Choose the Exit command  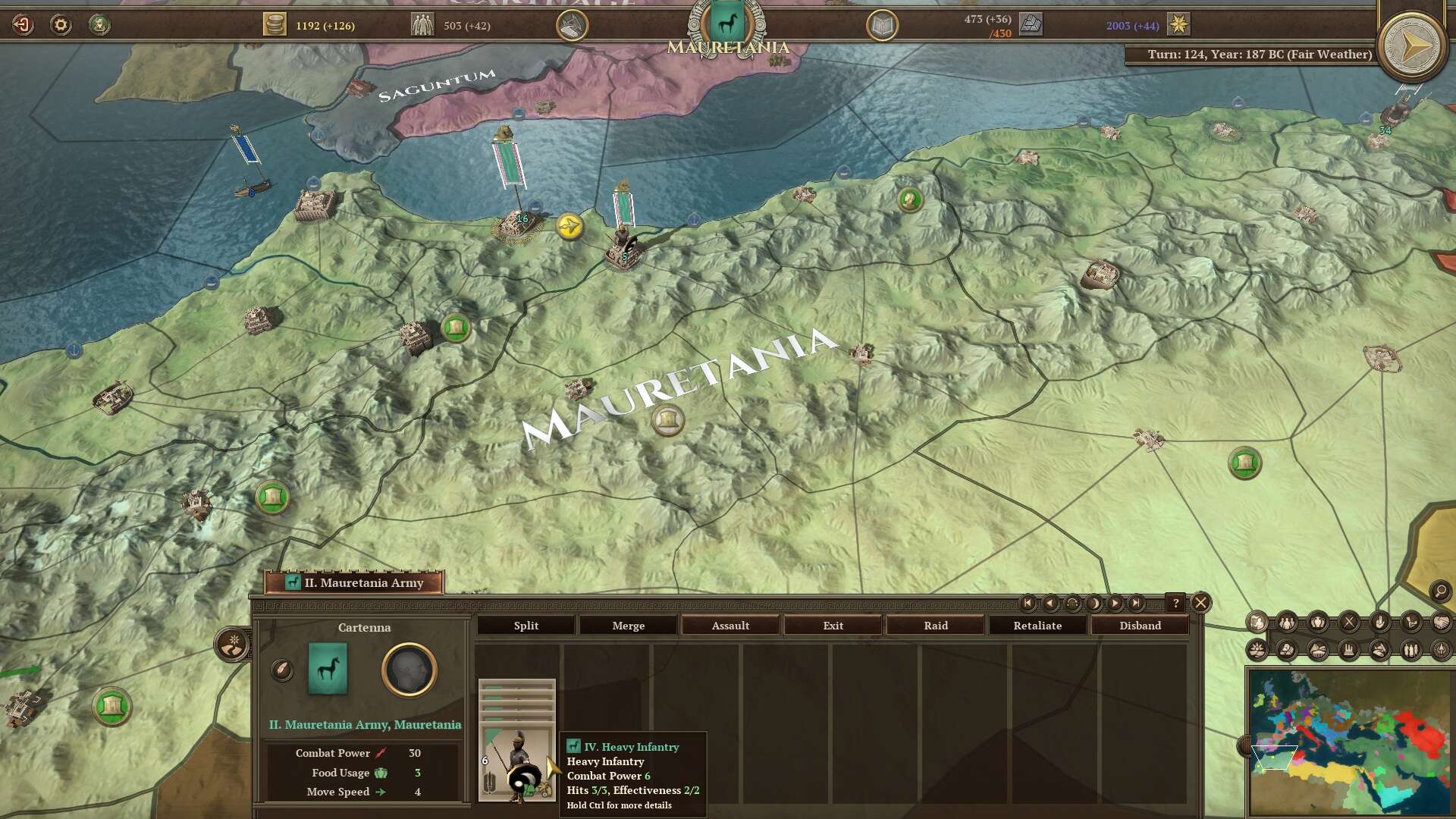click(x=833, y=626)
